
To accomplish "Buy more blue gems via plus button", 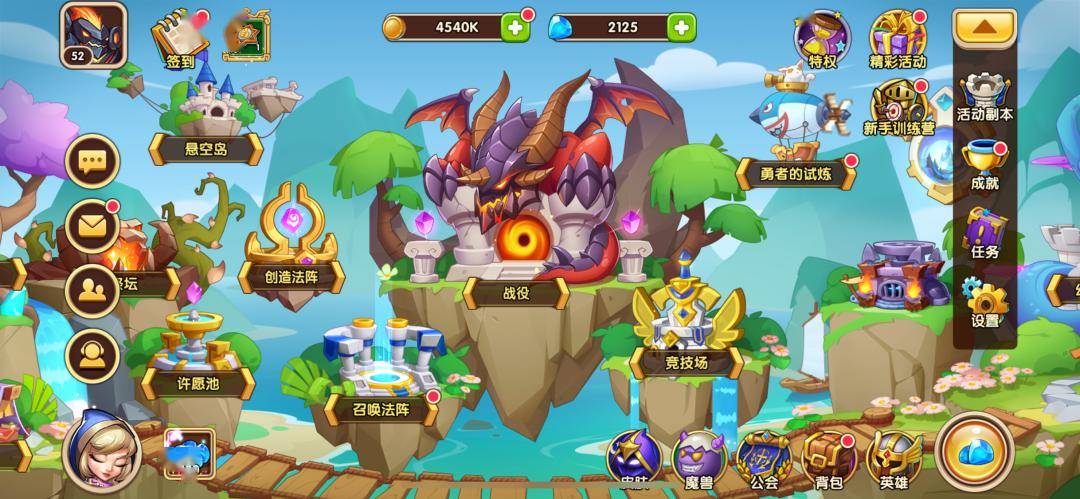I will (x=681, y=28).
